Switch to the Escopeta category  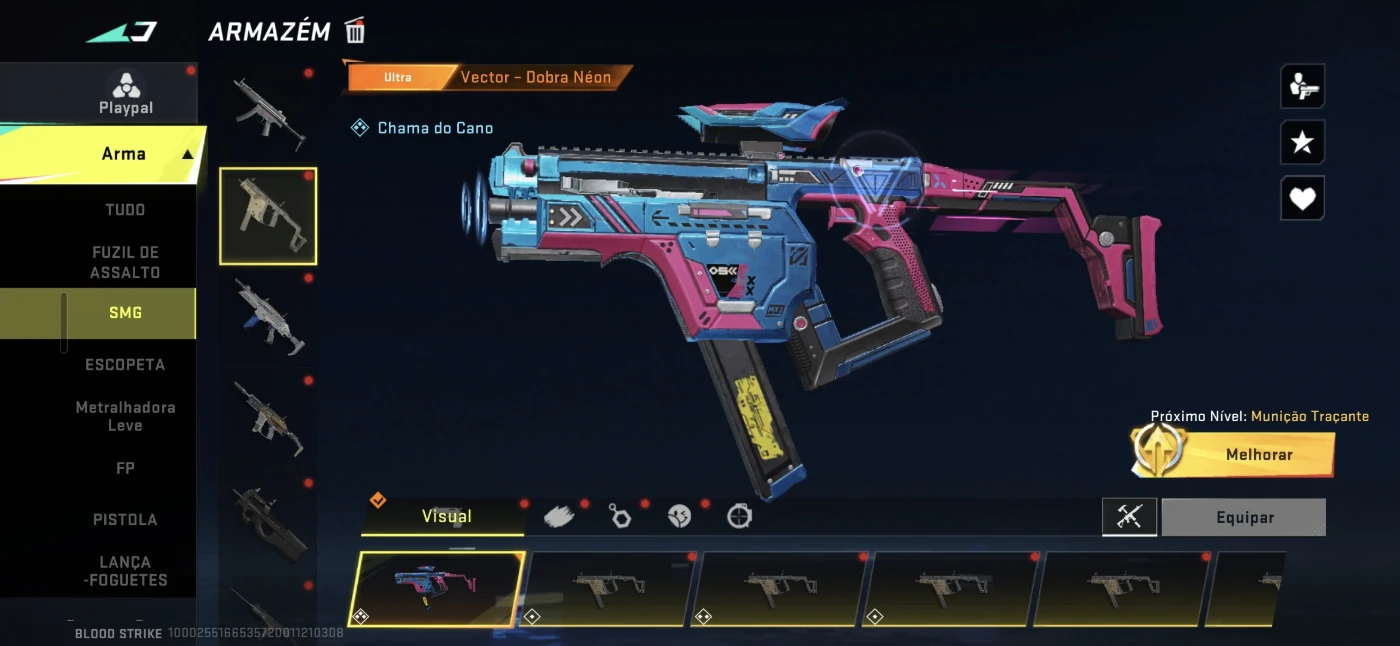pos(125,364)
